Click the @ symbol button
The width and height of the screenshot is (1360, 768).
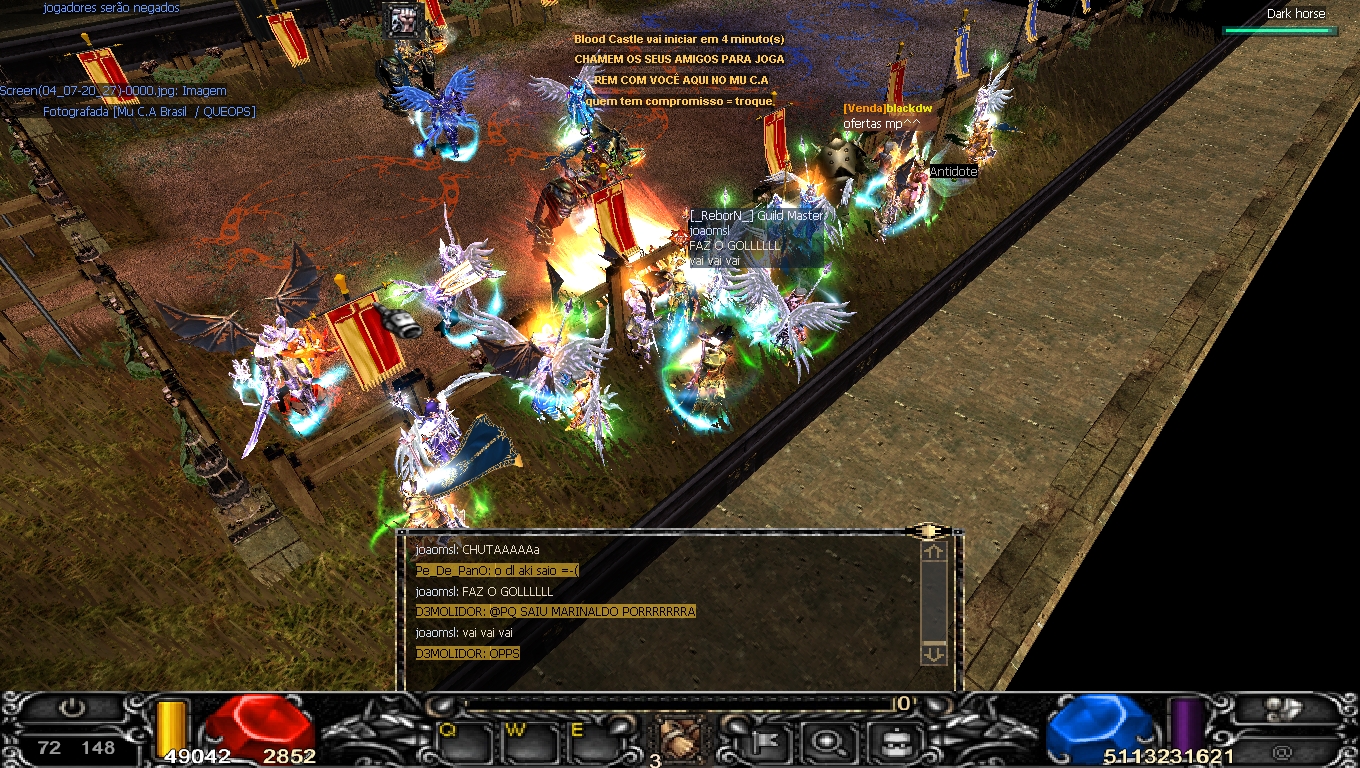1283,751
